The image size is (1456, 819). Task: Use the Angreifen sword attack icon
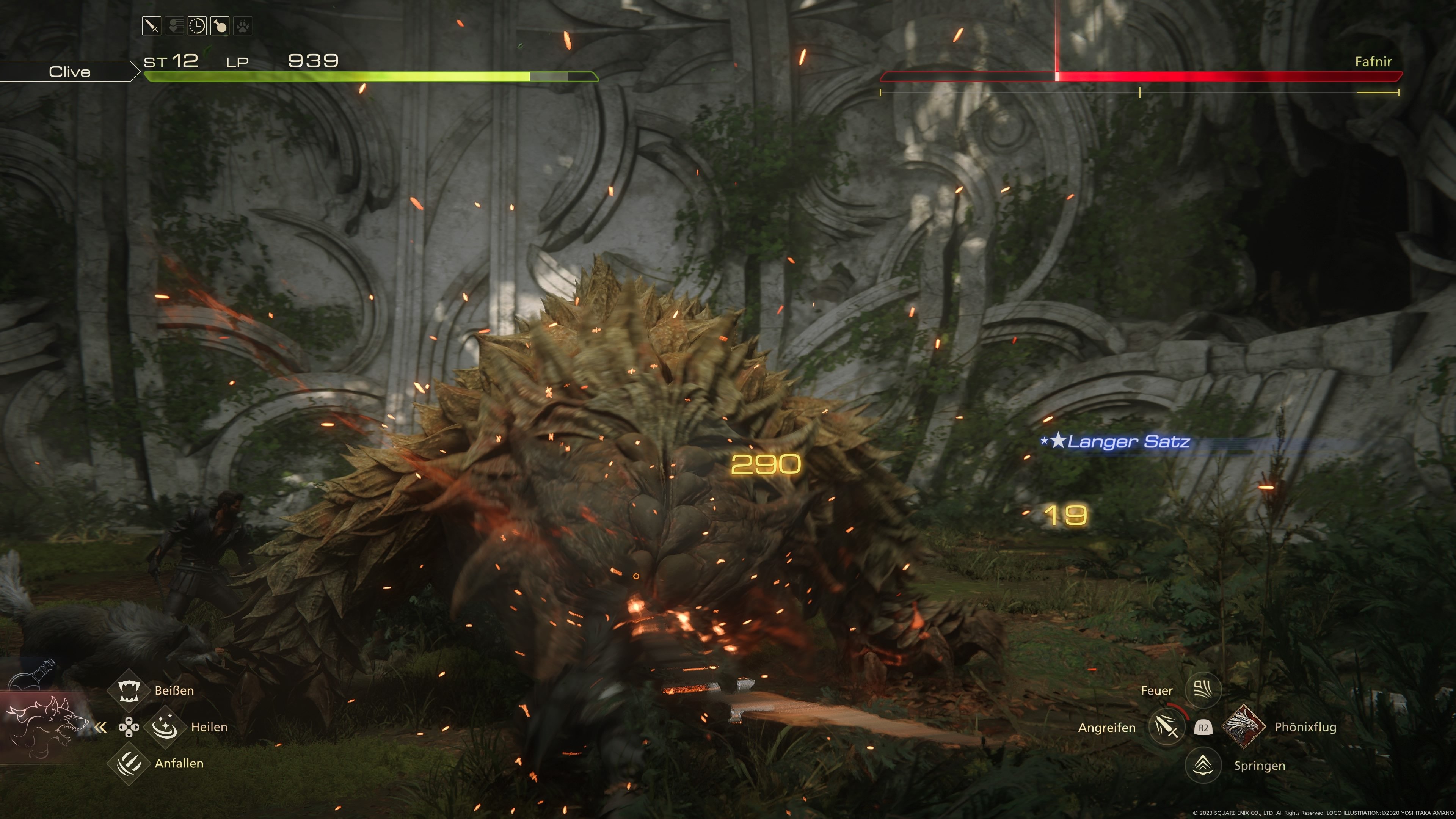(x=1167, y=727)
